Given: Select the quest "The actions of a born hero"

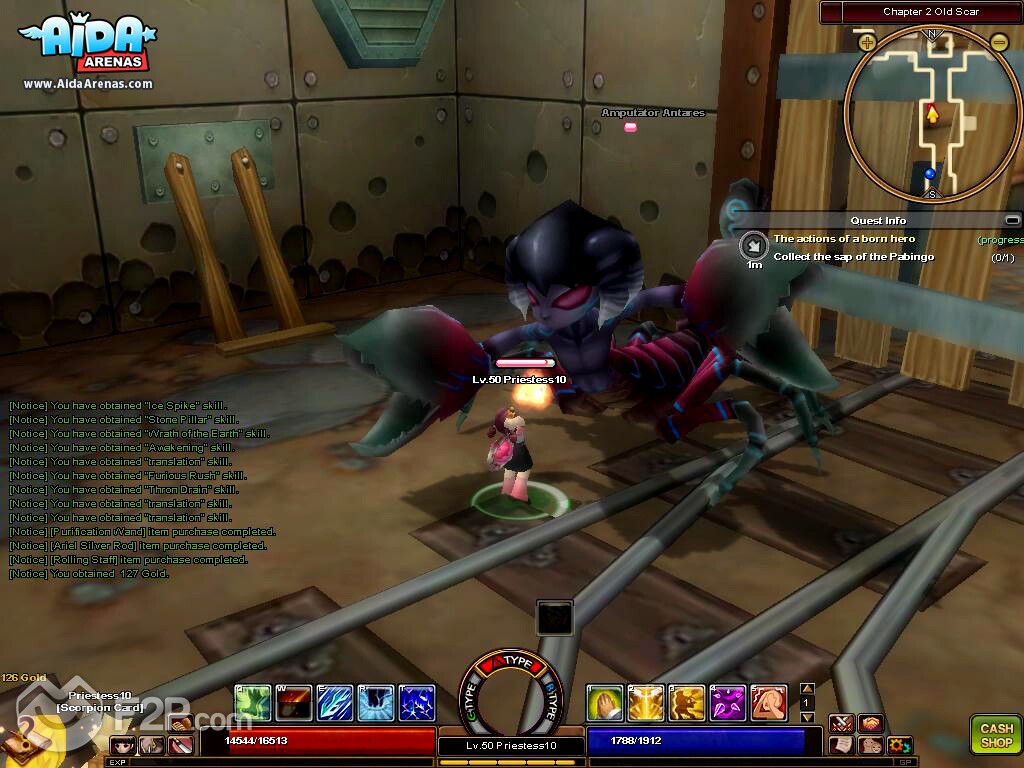Looking at the screenshot, I should point(844,239).
